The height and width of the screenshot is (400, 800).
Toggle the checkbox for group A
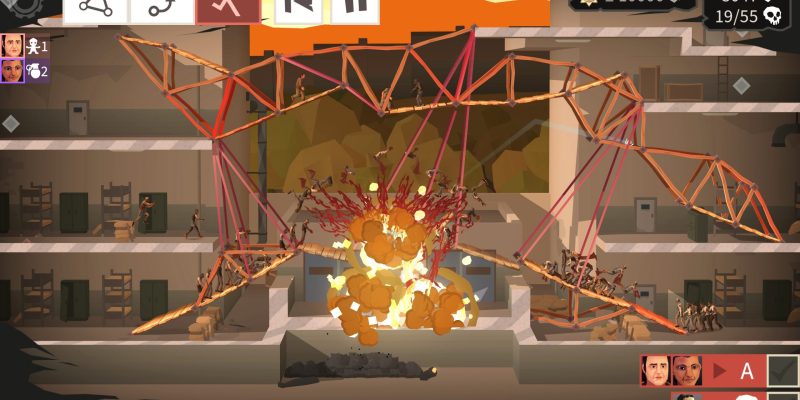click(783, 370)
